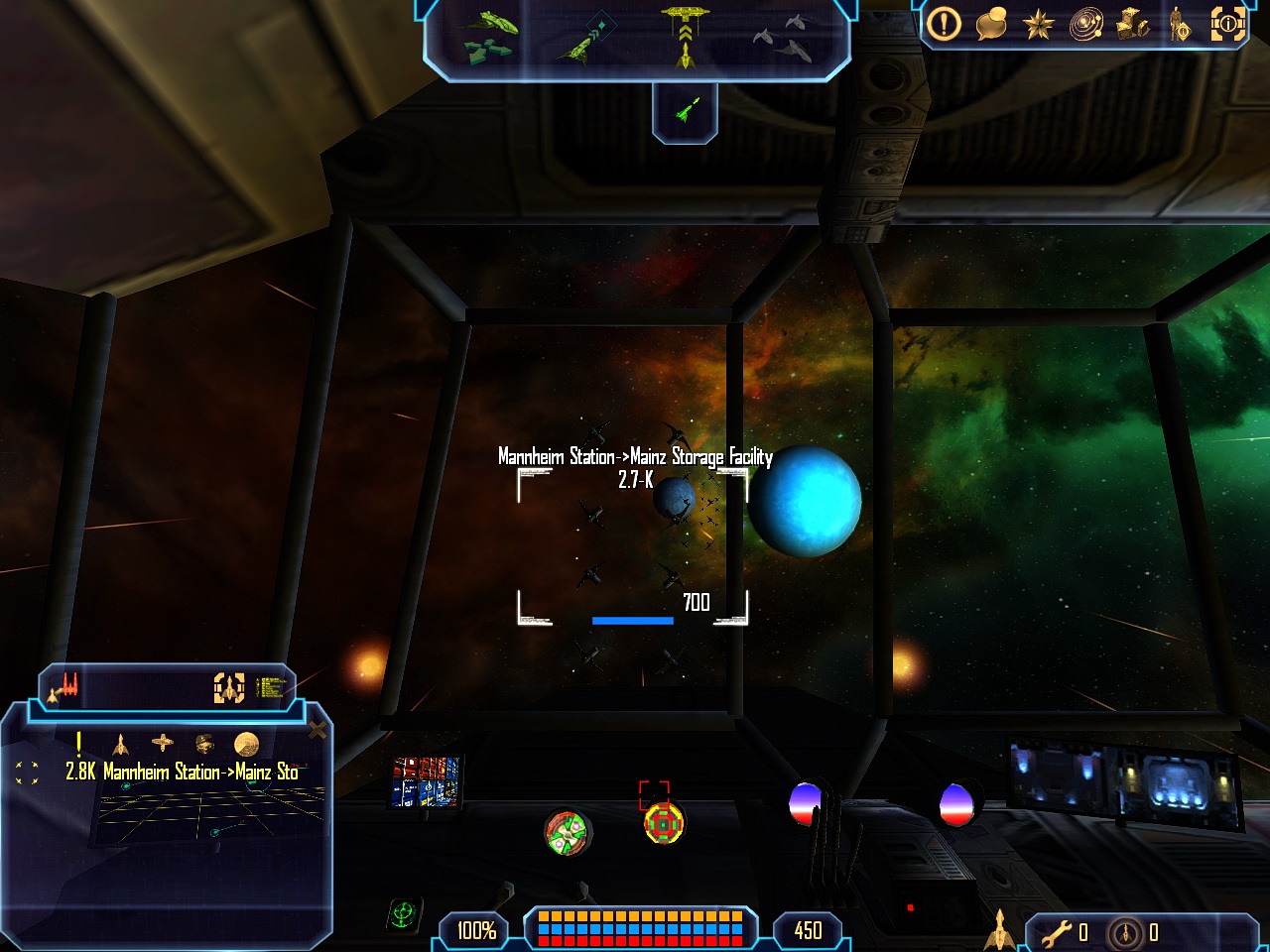Open the chat speech bubble icon
This screenshot has width=1270, height=952.
[991, 24]
